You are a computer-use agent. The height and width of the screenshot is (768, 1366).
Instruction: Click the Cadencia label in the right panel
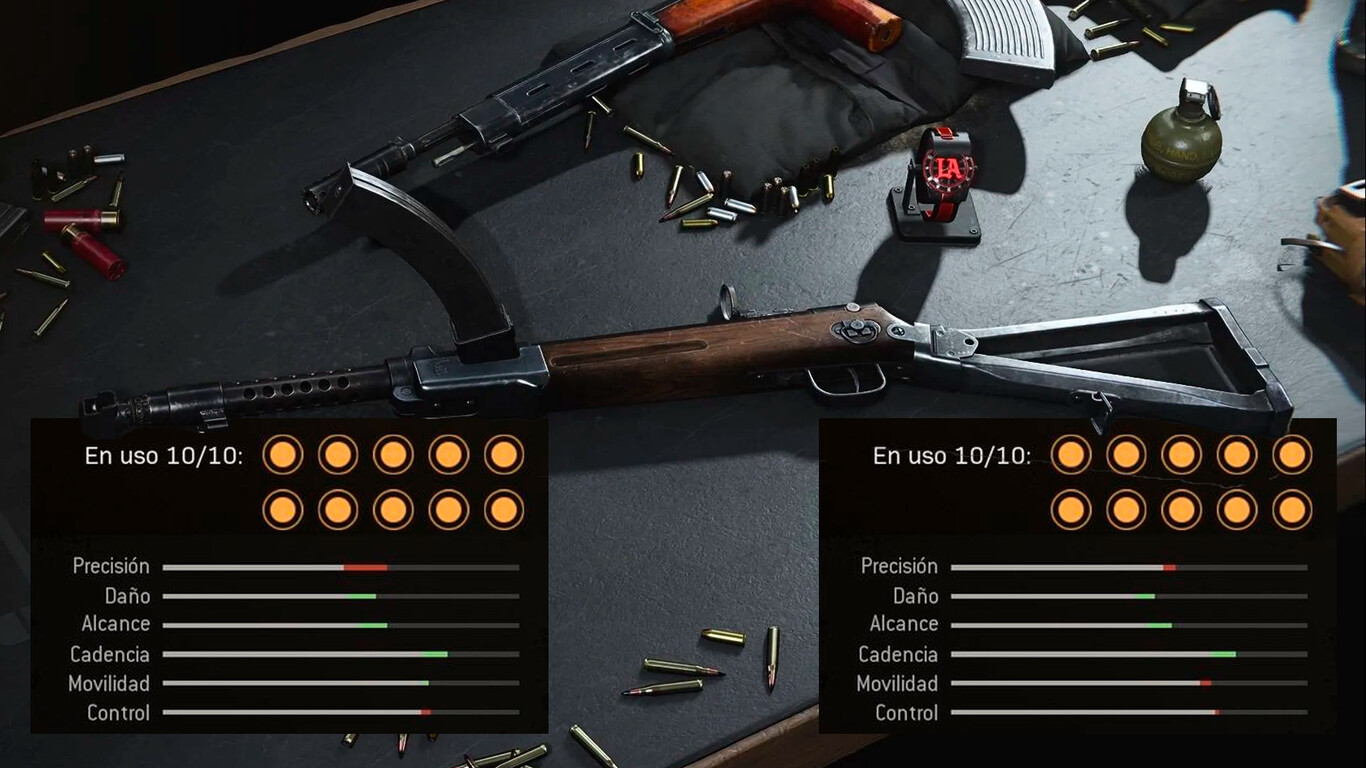pos(898,656)
